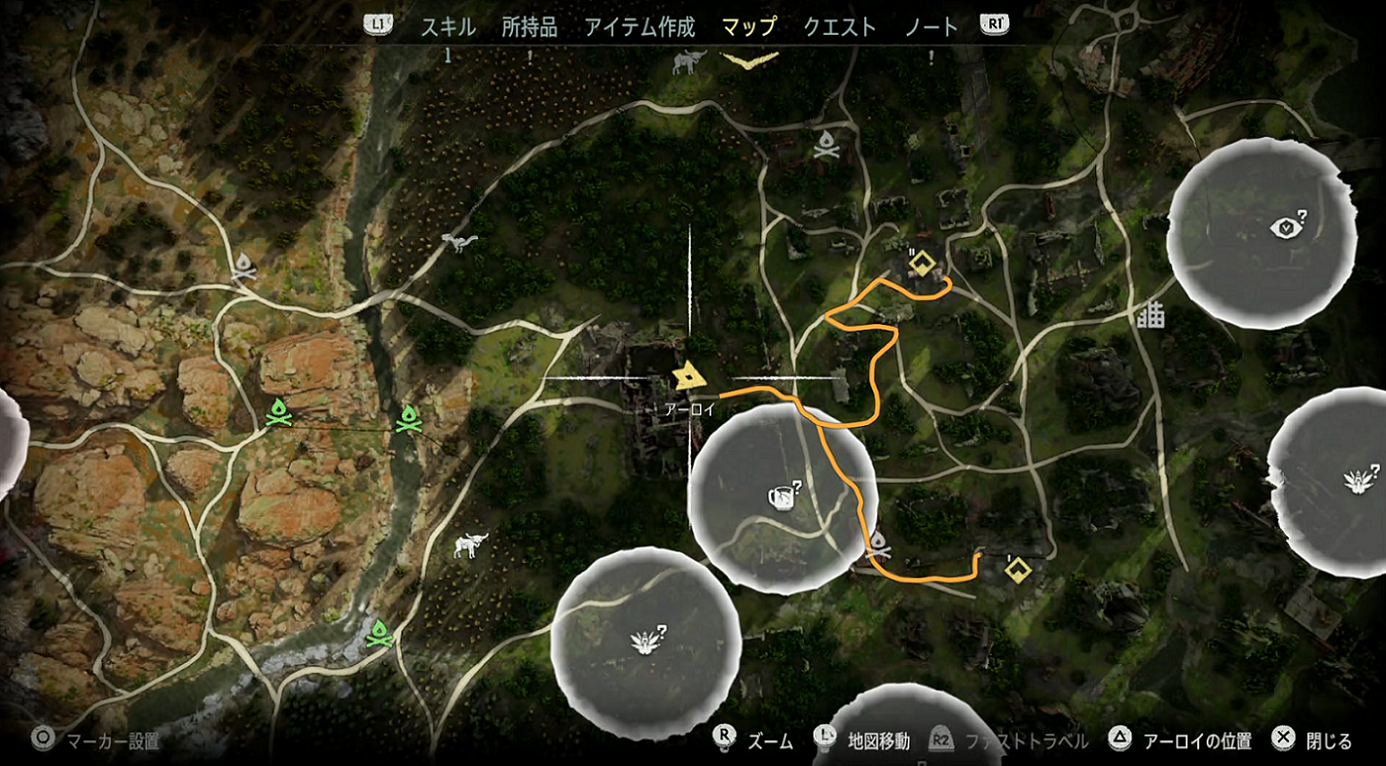Image resolution: width=1386 pixels, height=766 pixels.
Task: Open the クエスト tab
Action: [x=840, y=27]
